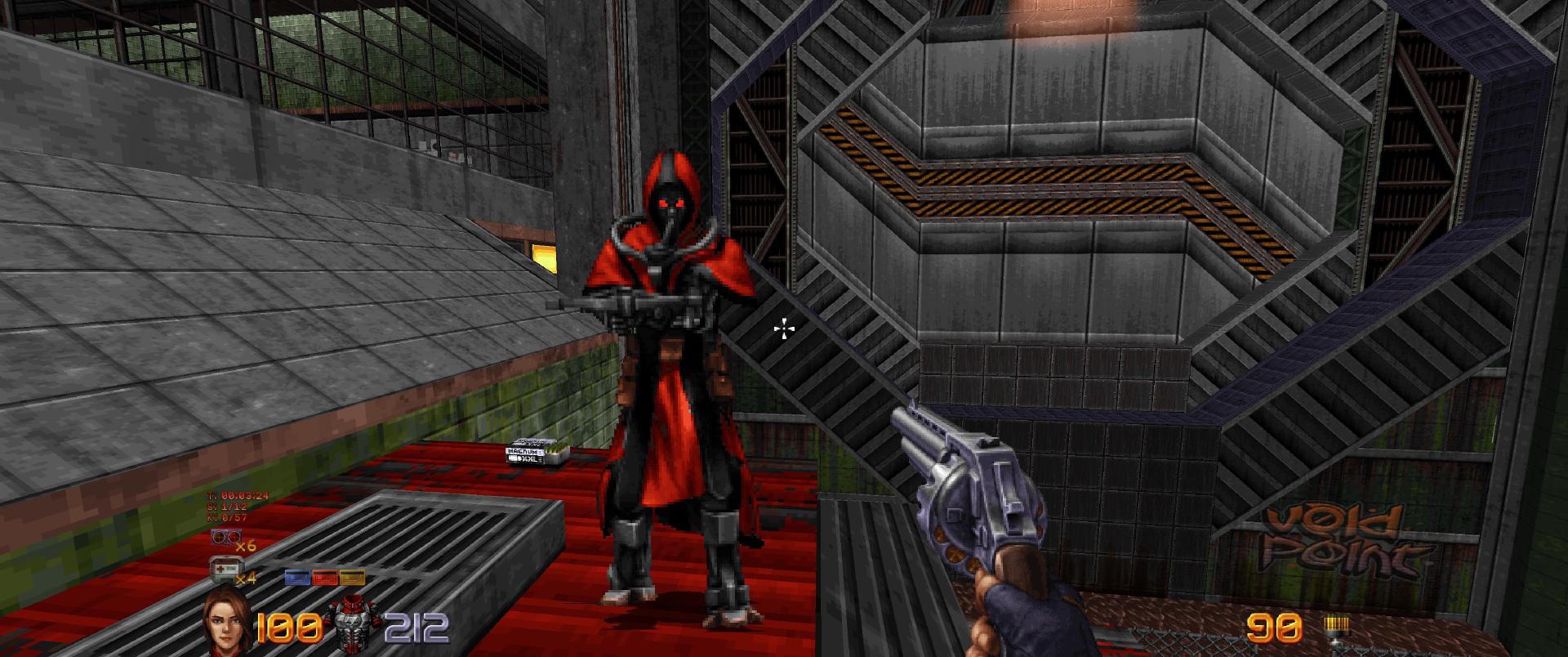Click the red keycard indicator

pyautogui.click(x=324, y=578)
